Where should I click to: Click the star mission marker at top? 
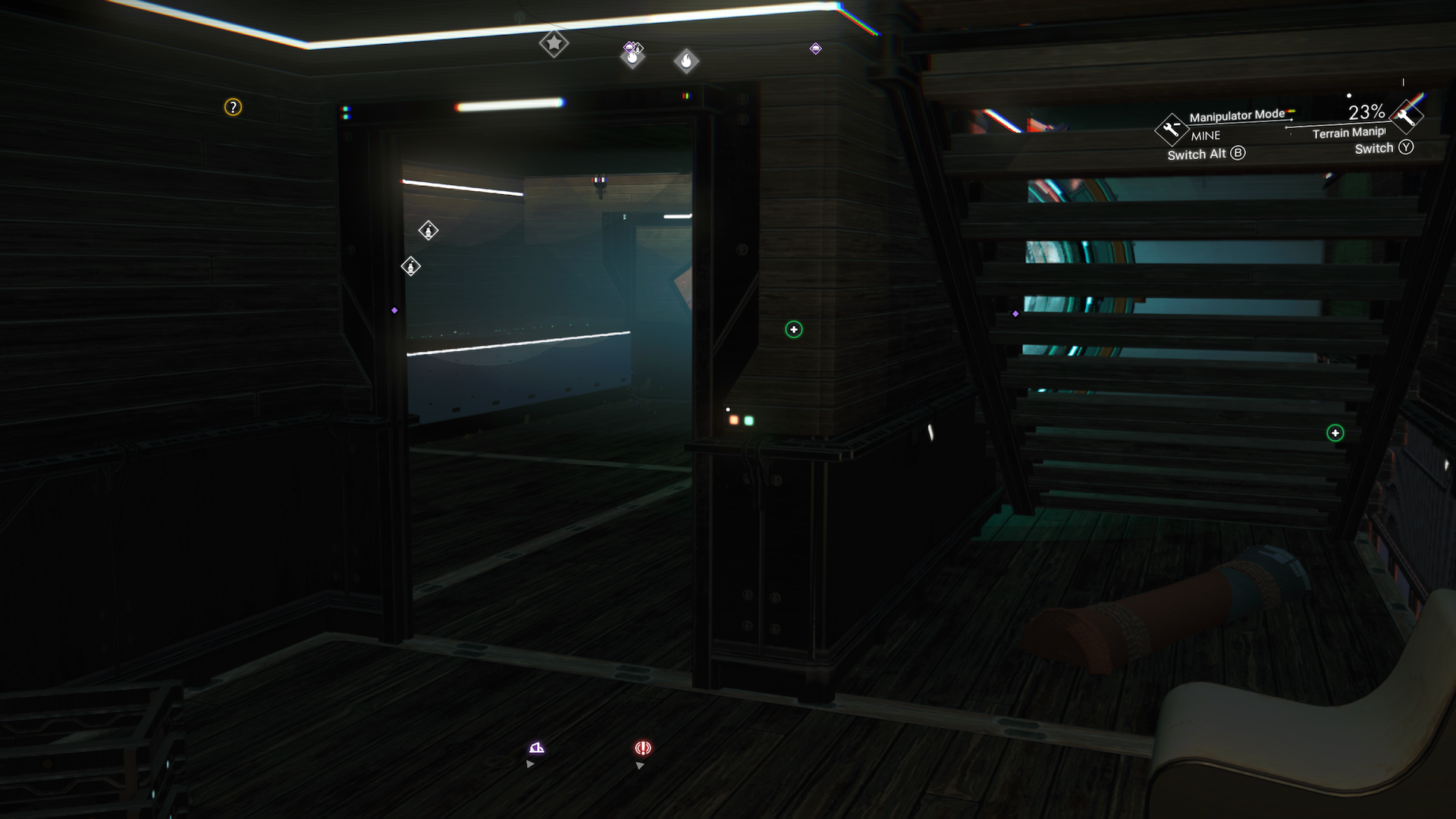pyautogui.click(x=555, y=44)
